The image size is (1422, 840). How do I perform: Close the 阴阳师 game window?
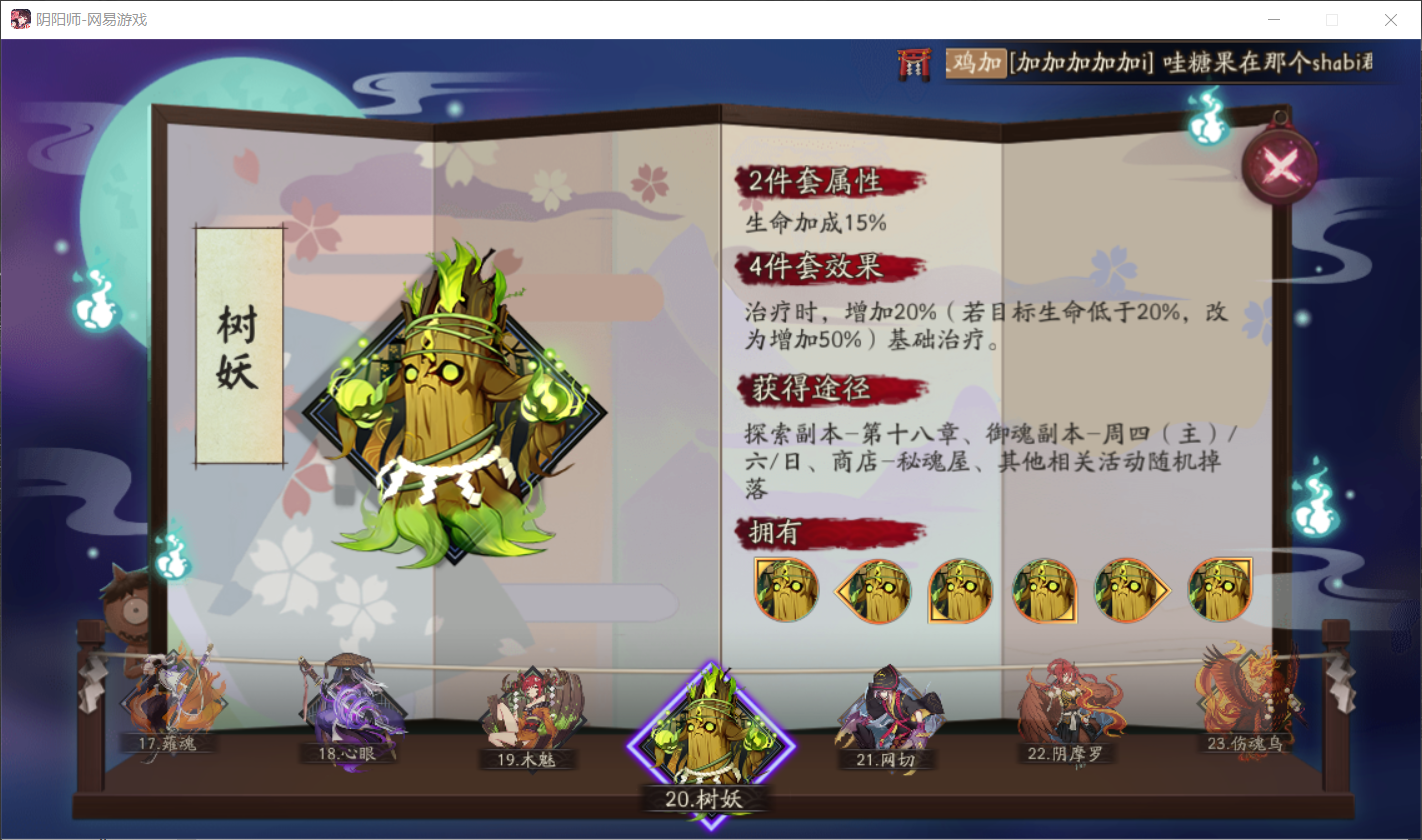click(1390, 20)
